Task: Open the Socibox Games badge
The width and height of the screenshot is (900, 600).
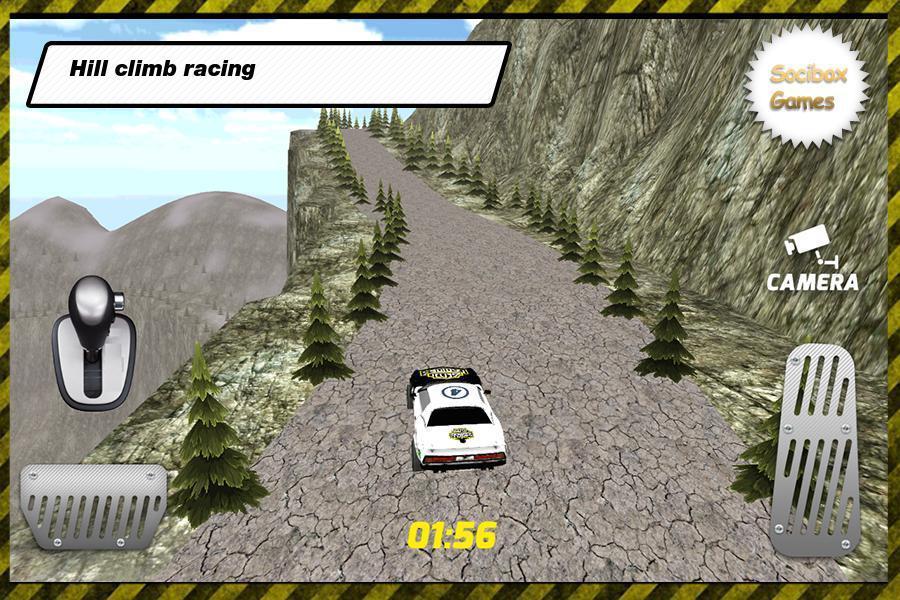Action: [804, 88]
